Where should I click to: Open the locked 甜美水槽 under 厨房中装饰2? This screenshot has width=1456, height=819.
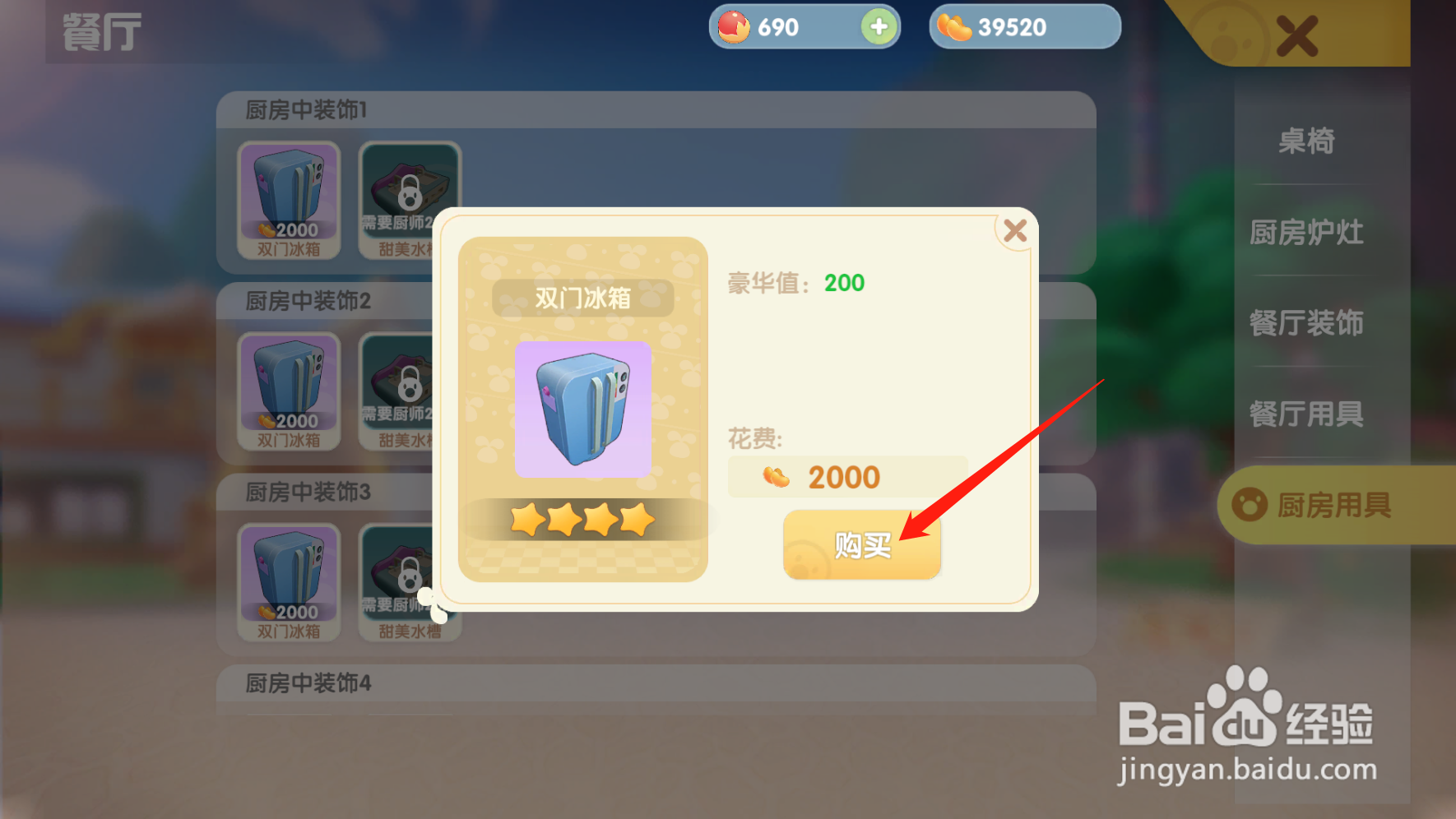pos(409,388)
